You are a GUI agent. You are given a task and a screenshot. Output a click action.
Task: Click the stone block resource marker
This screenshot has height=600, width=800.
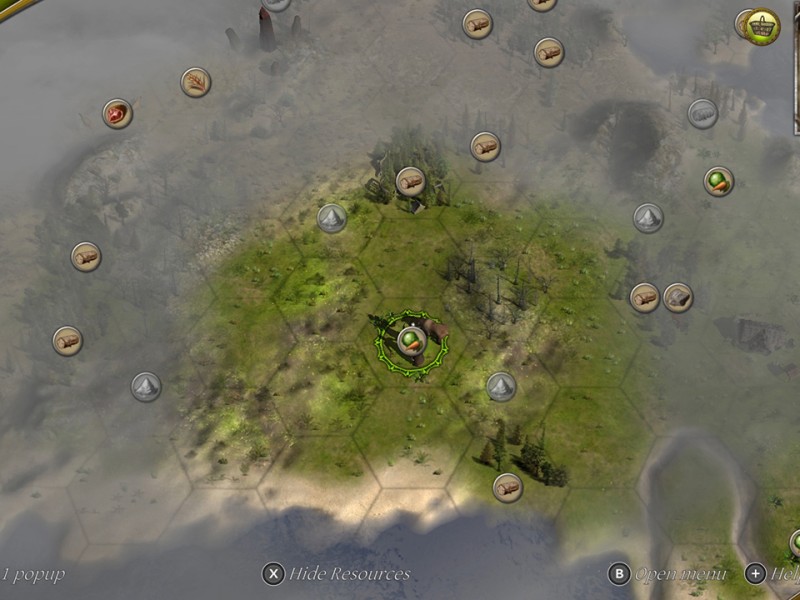click(678, 297)
